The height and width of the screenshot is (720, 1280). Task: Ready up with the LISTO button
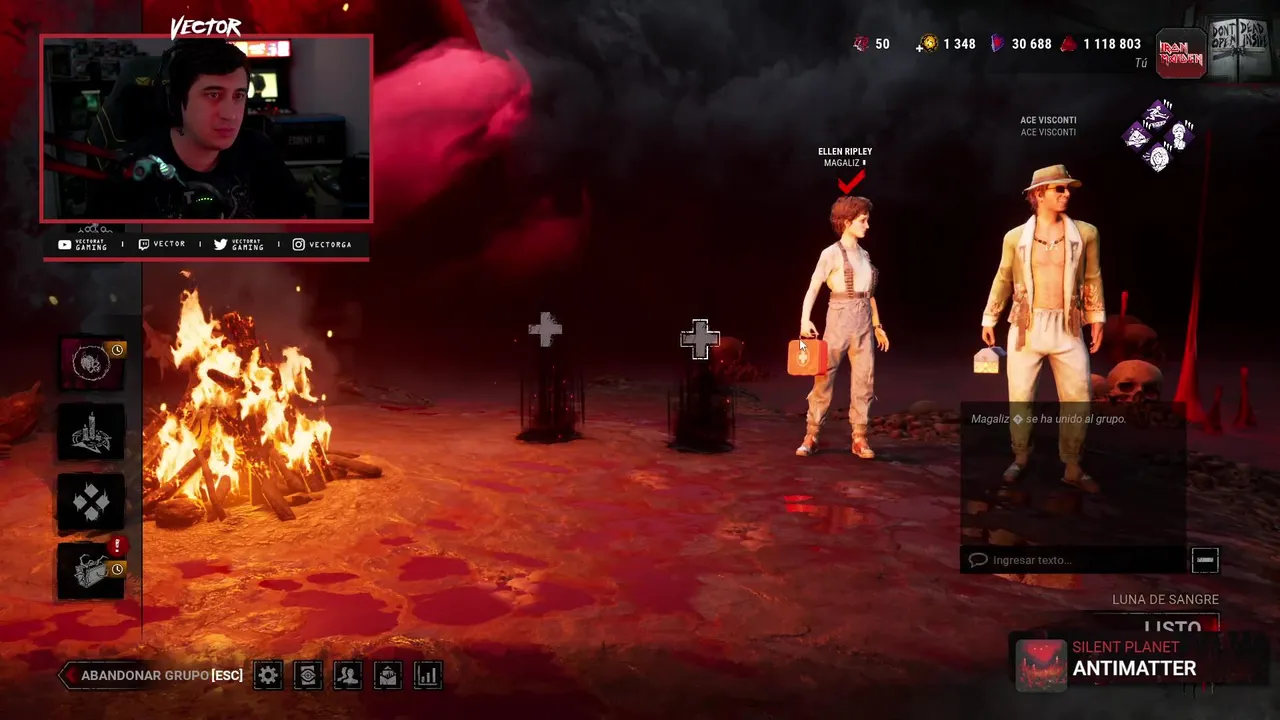click(x=1170, y=628)
